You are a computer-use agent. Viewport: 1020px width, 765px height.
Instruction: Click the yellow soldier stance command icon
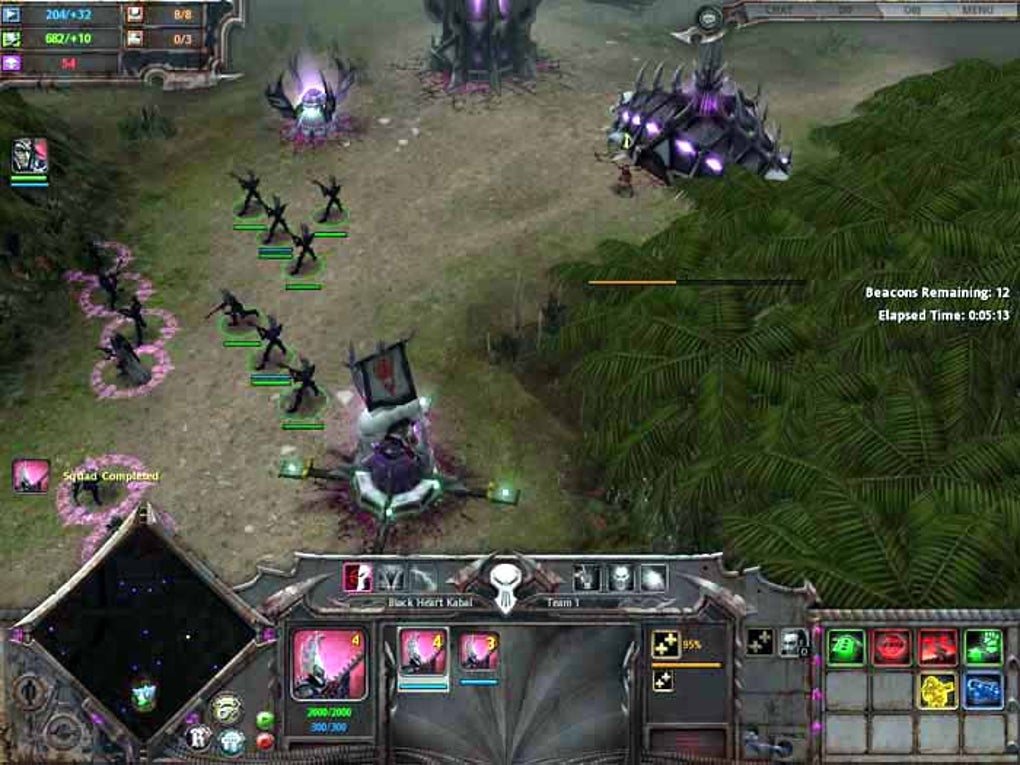coord(938,690)
